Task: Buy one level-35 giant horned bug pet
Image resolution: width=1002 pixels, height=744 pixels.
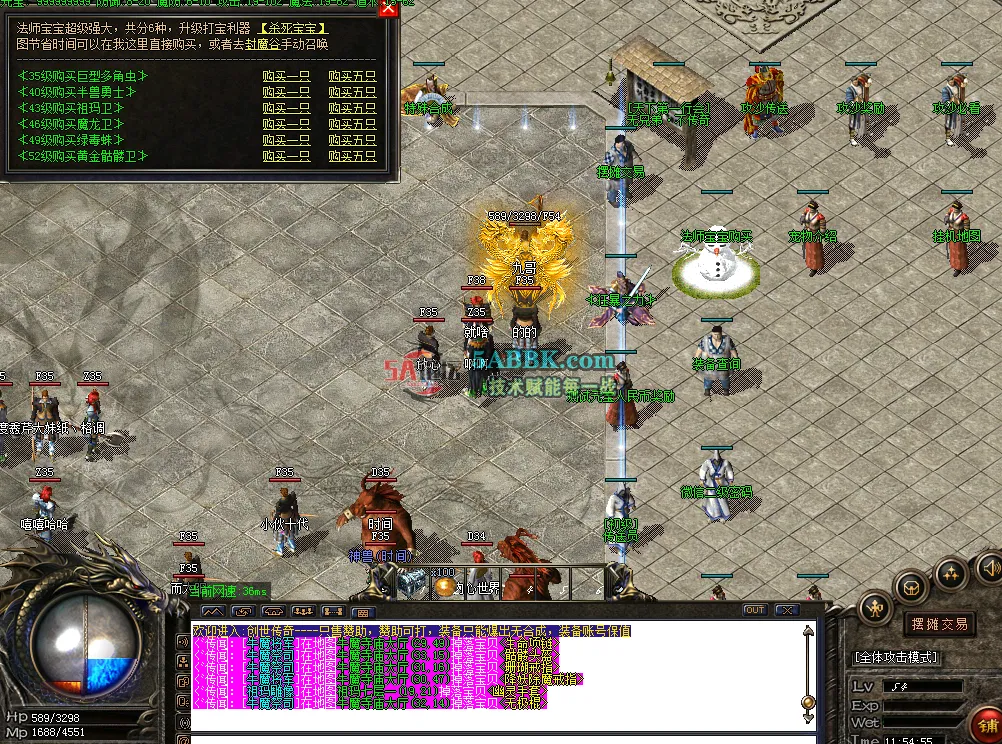Action: tap(286, 76)
